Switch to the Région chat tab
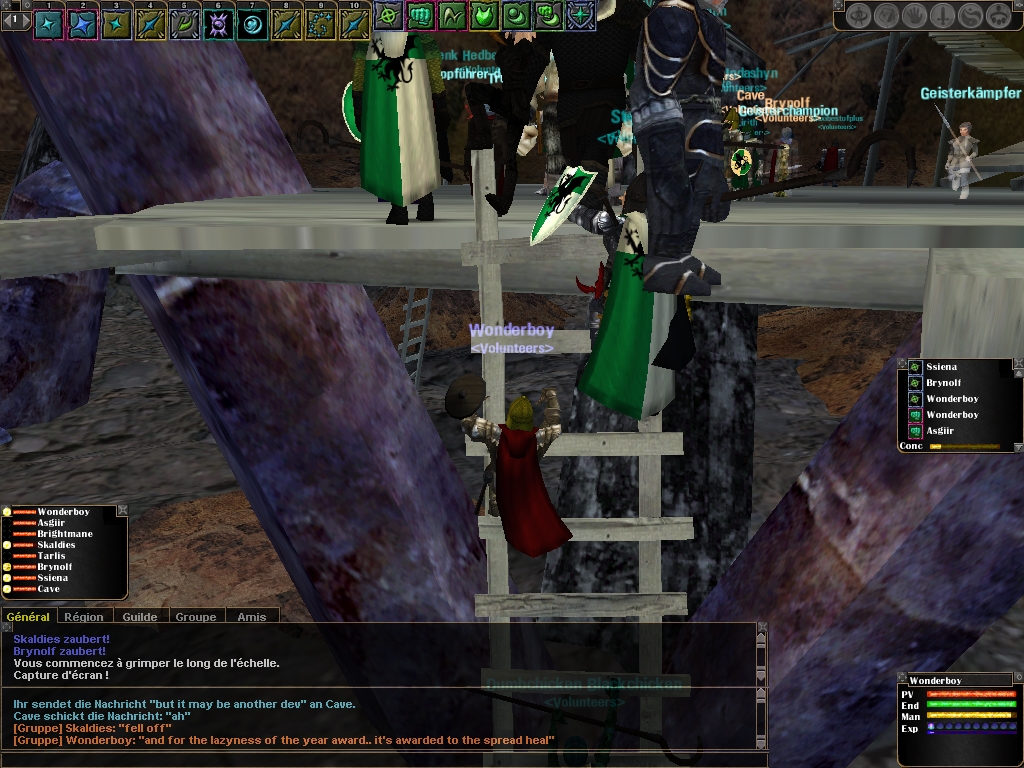Viewport: 1024px width, 768px height. pyautogui.click(x=84, y=617)
